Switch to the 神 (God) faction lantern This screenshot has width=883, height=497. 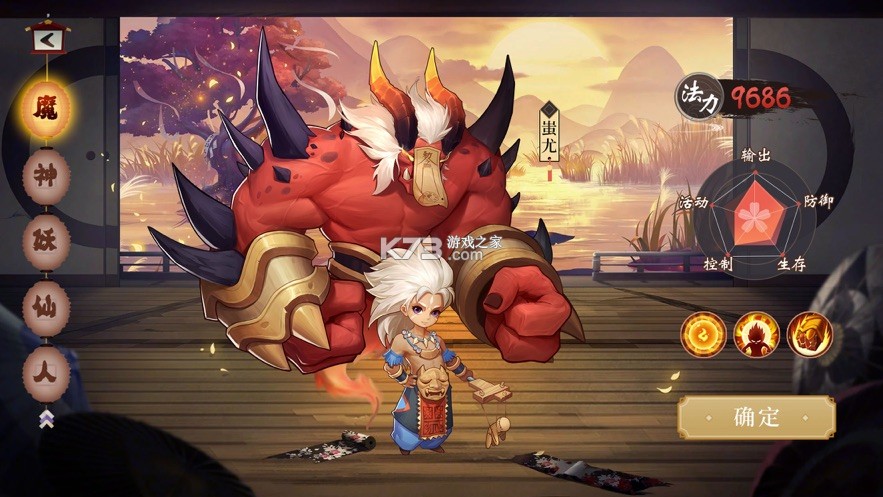click(46, 176)
